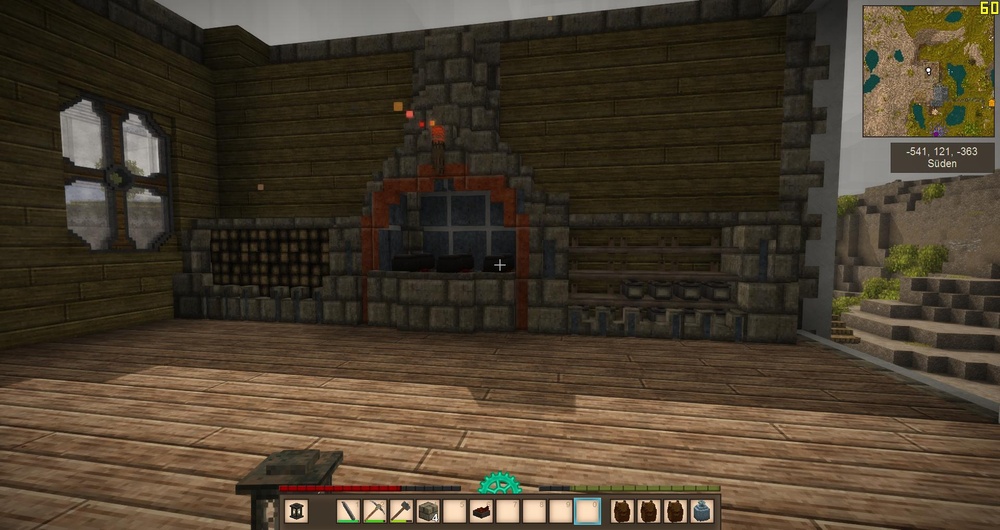Click the highlighted empty hotbar slot
Screen dimensions: 1000x530
click(588, 511)
